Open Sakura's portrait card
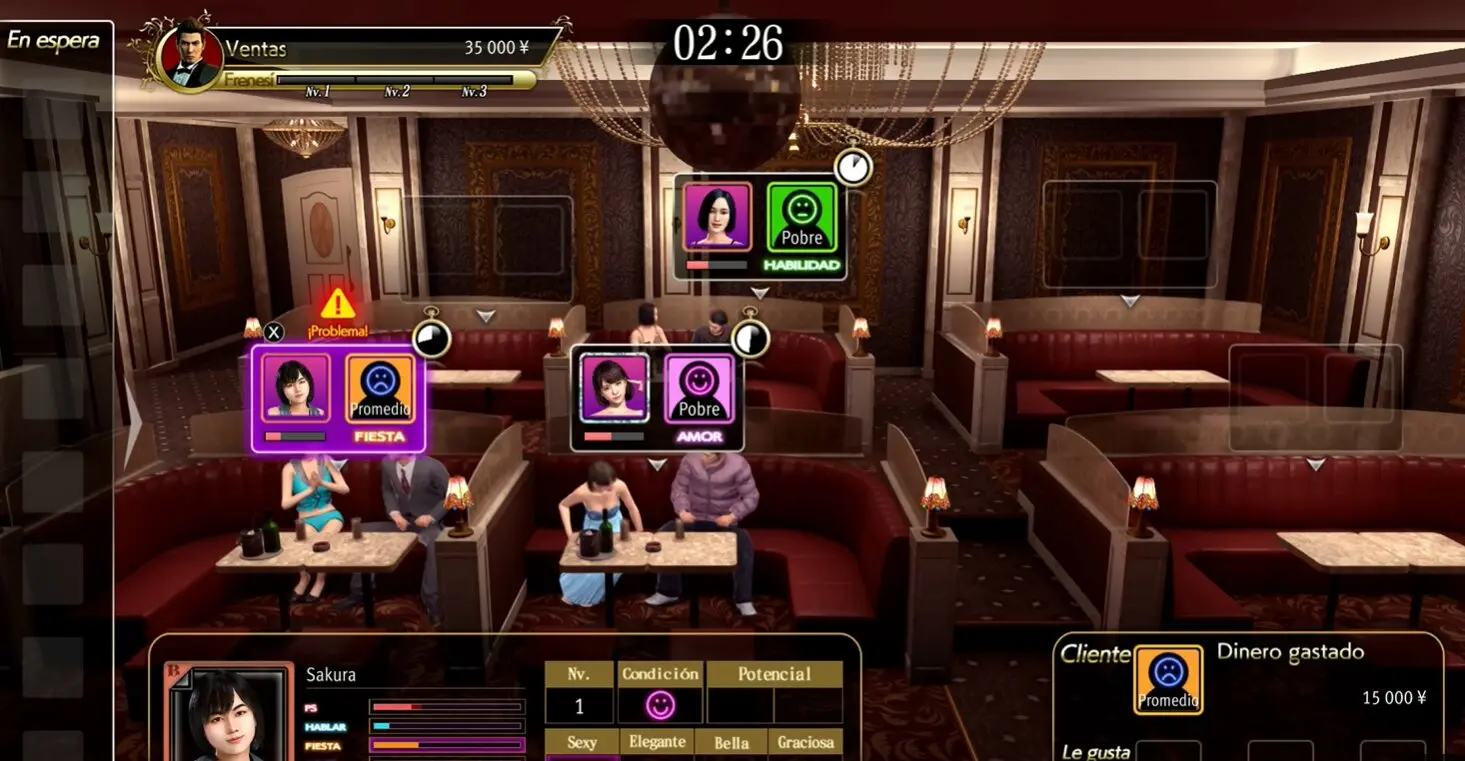Screen dimensions: 1465x761 click(x=231, y=712)
